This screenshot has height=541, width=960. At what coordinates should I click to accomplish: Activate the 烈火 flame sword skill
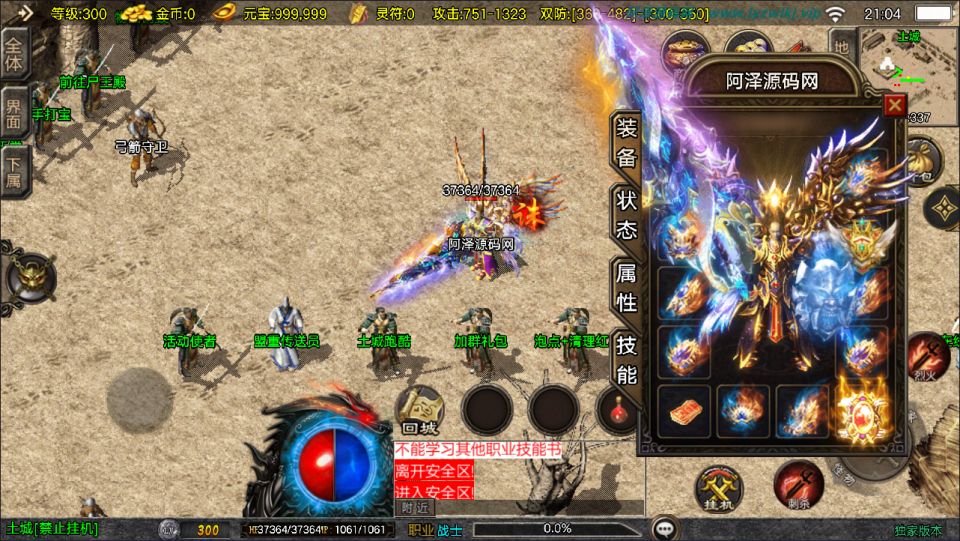tap(922, 359)
